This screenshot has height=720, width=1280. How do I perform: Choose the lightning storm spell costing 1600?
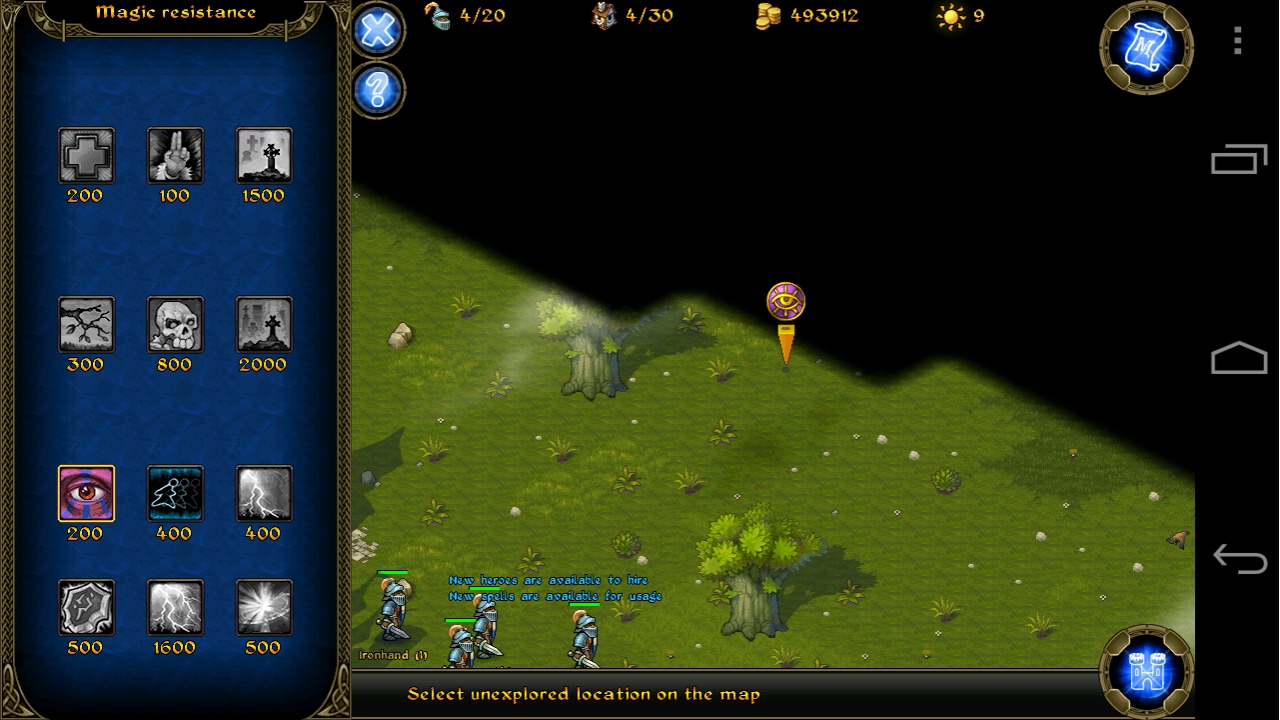[x=175, y=607]
